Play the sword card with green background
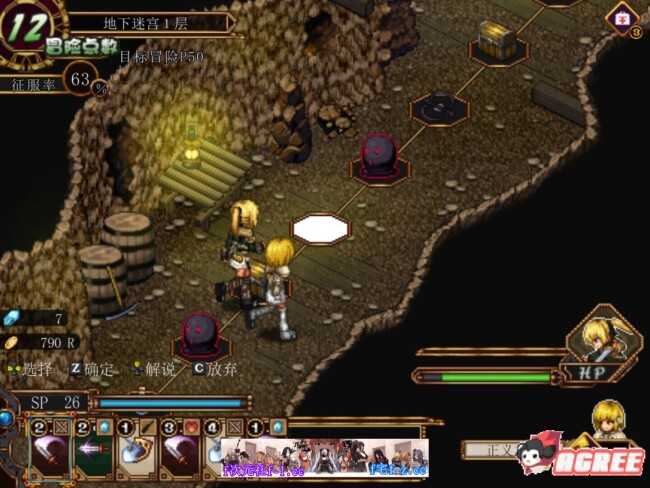This screenshot has width=650, height=488. (x=93, y=456)
